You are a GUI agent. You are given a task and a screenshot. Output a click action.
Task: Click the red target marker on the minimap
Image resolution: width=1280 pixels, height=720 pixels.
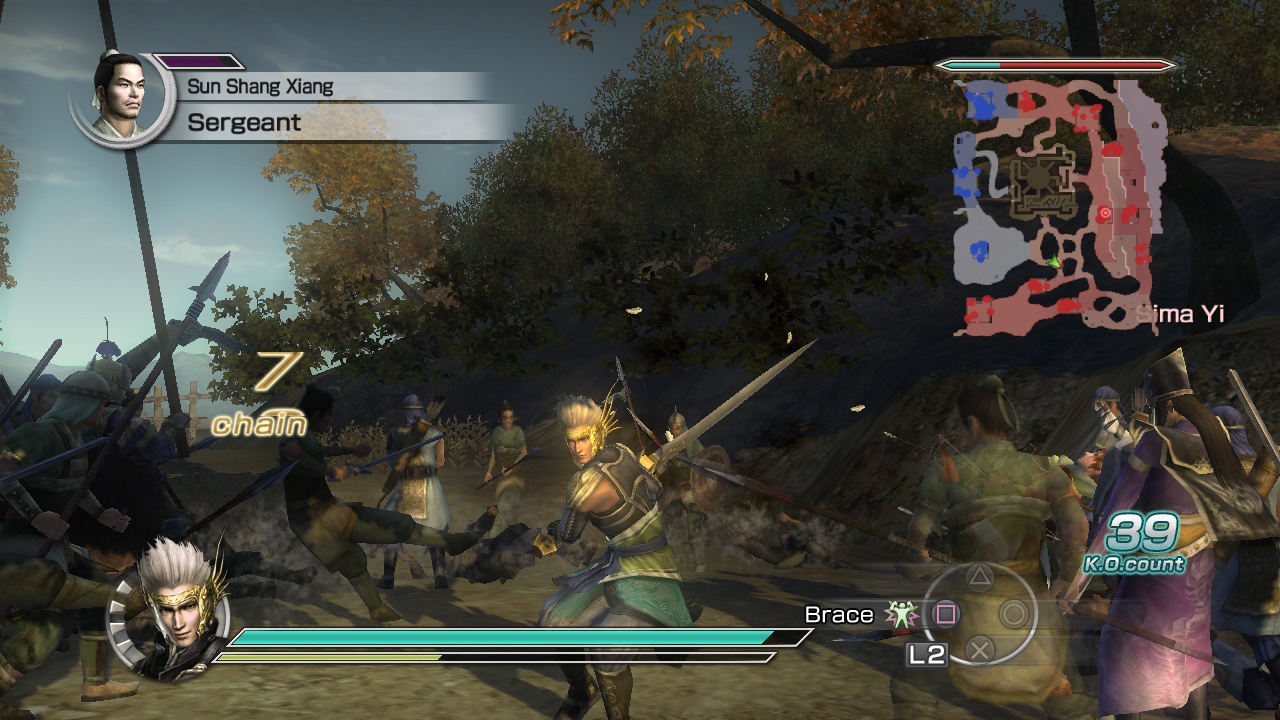coord(1104,212)
